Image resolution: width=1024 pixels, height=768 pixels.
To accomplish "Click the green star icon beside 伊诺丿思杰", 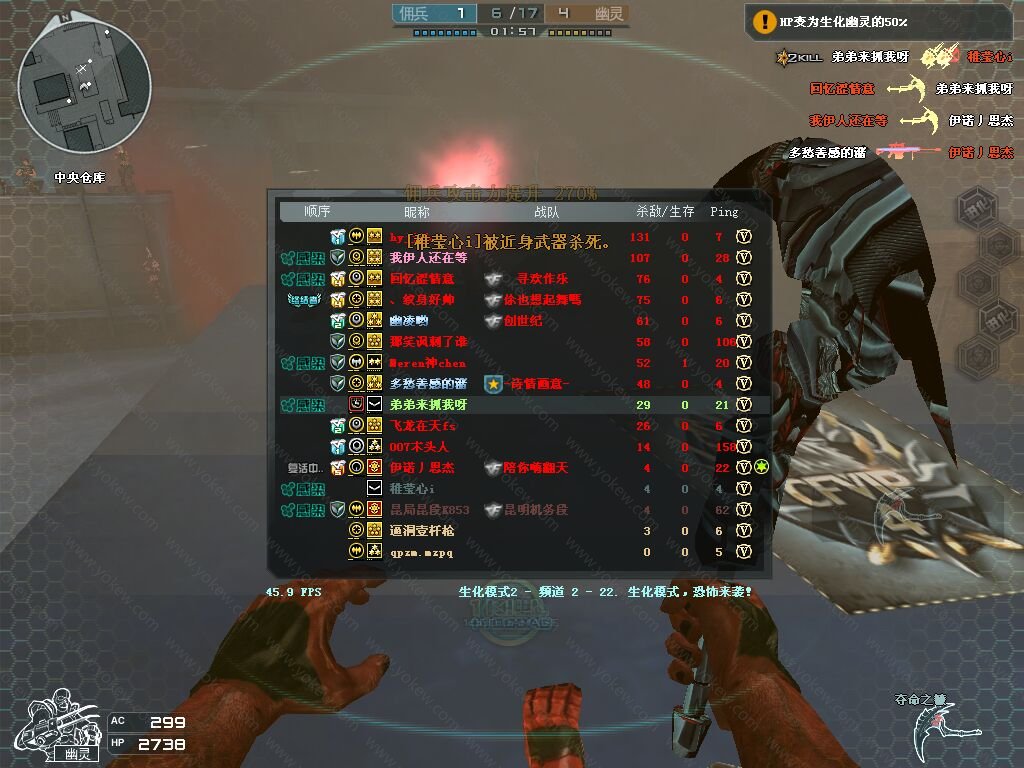I will [x=761, y=468].
